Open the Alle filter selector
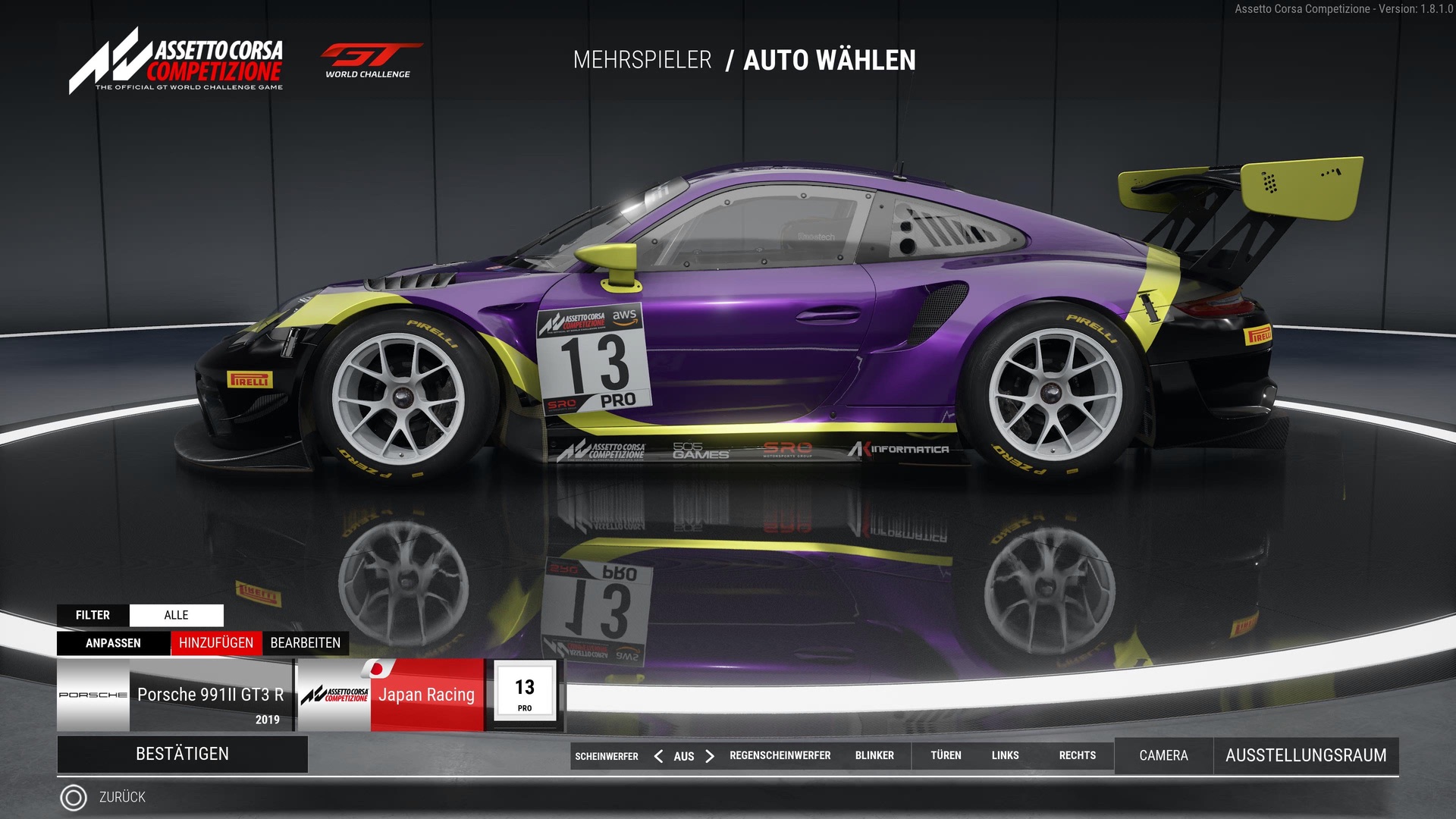 [x=176, y=615]
